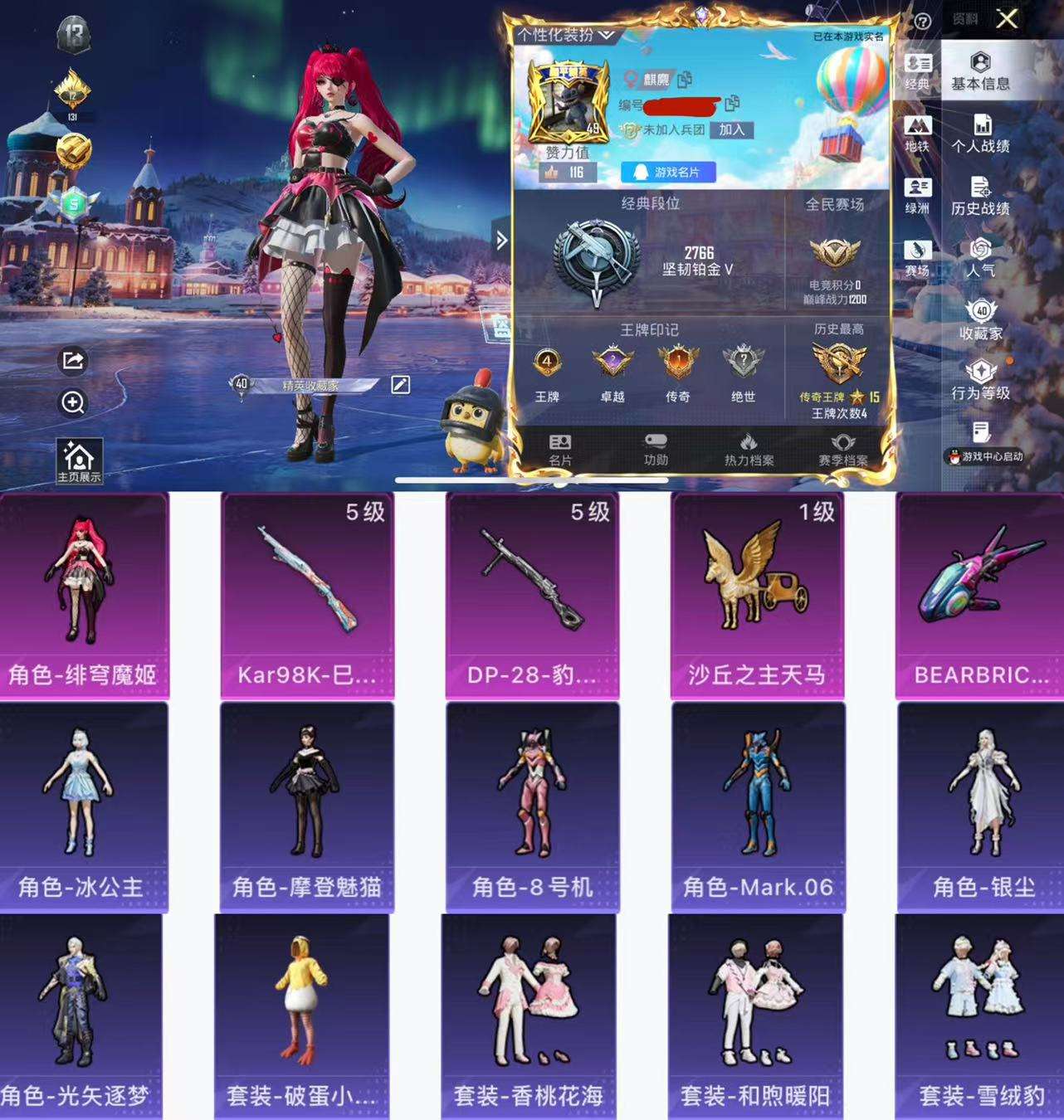Edit the 精英收藏家 title with pencil icon
1064x1120 pixels.
coord(400,384)
